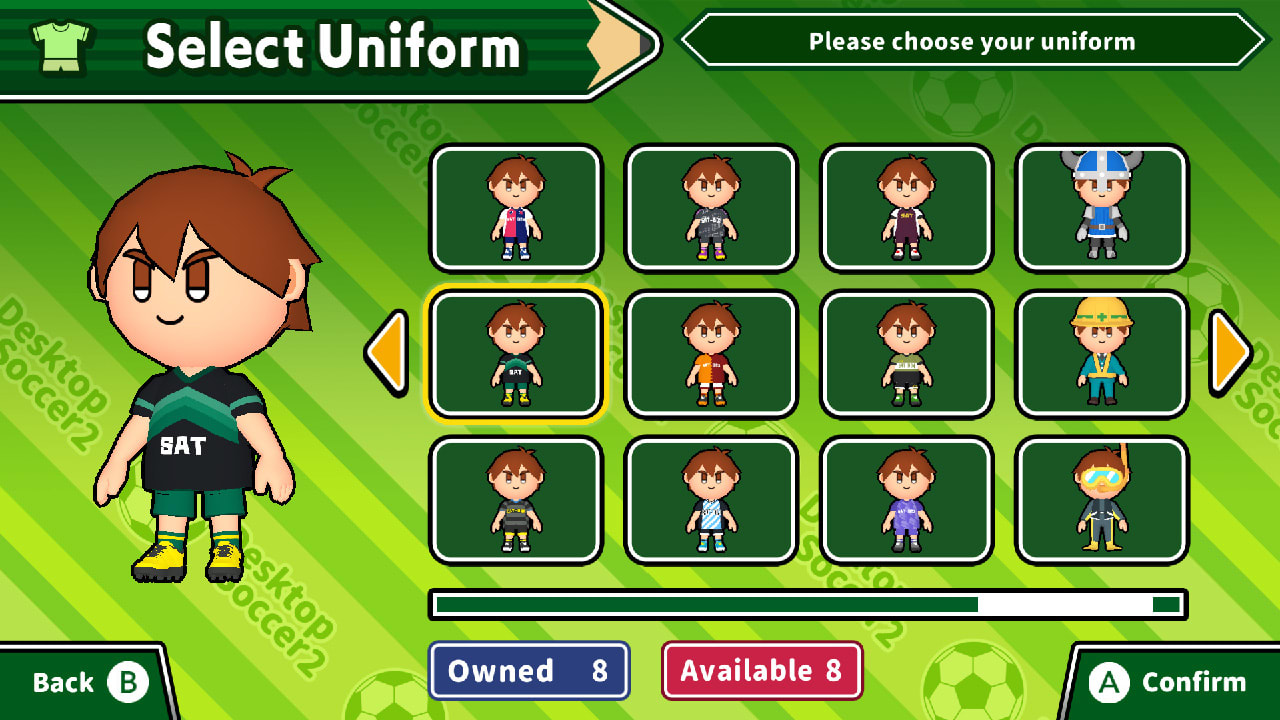
Task: Click the Available 8 badge
Action: (763, 671)
